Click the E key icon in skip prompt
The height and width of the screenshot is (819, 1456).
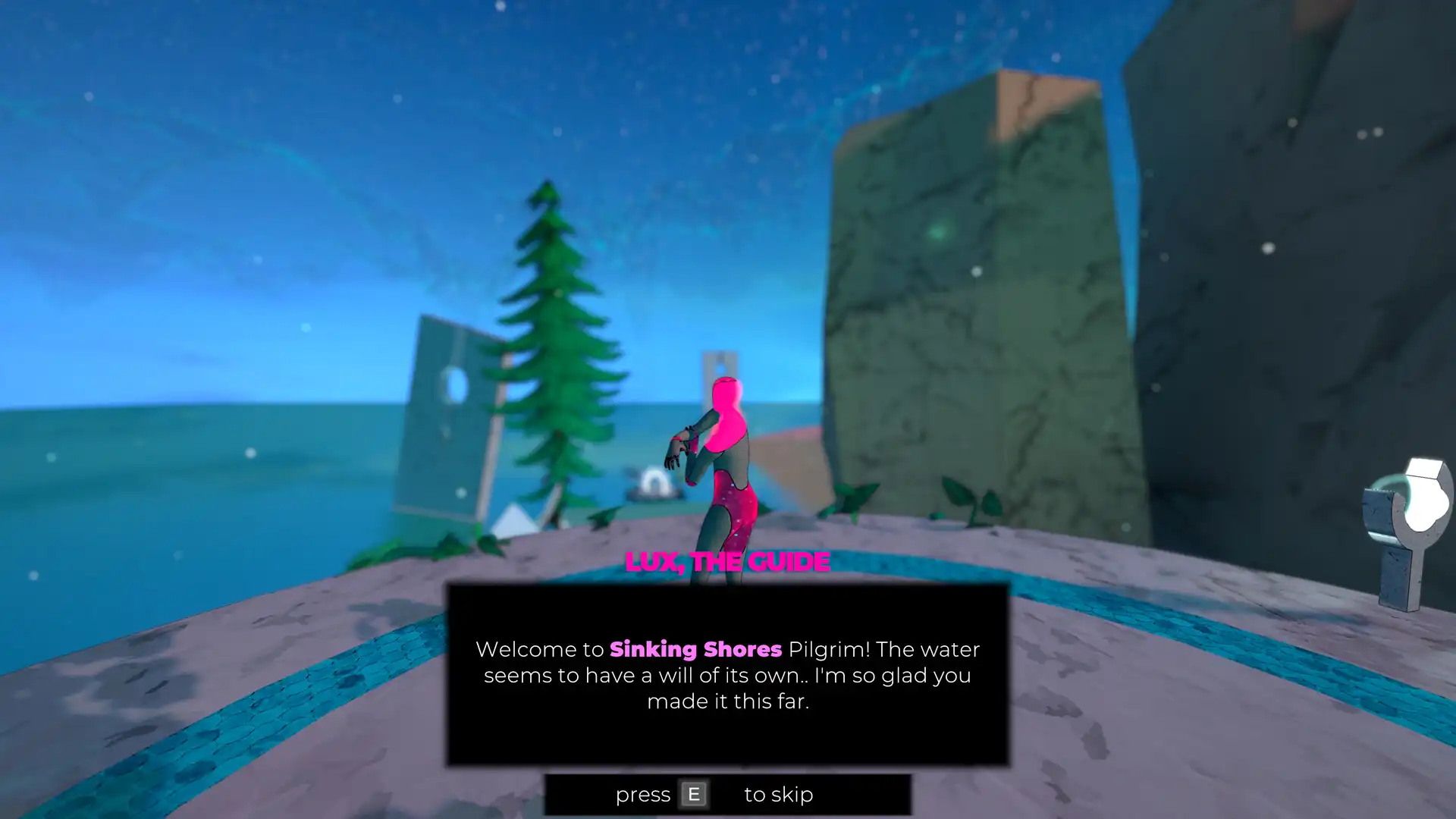[x=693, y=794]
